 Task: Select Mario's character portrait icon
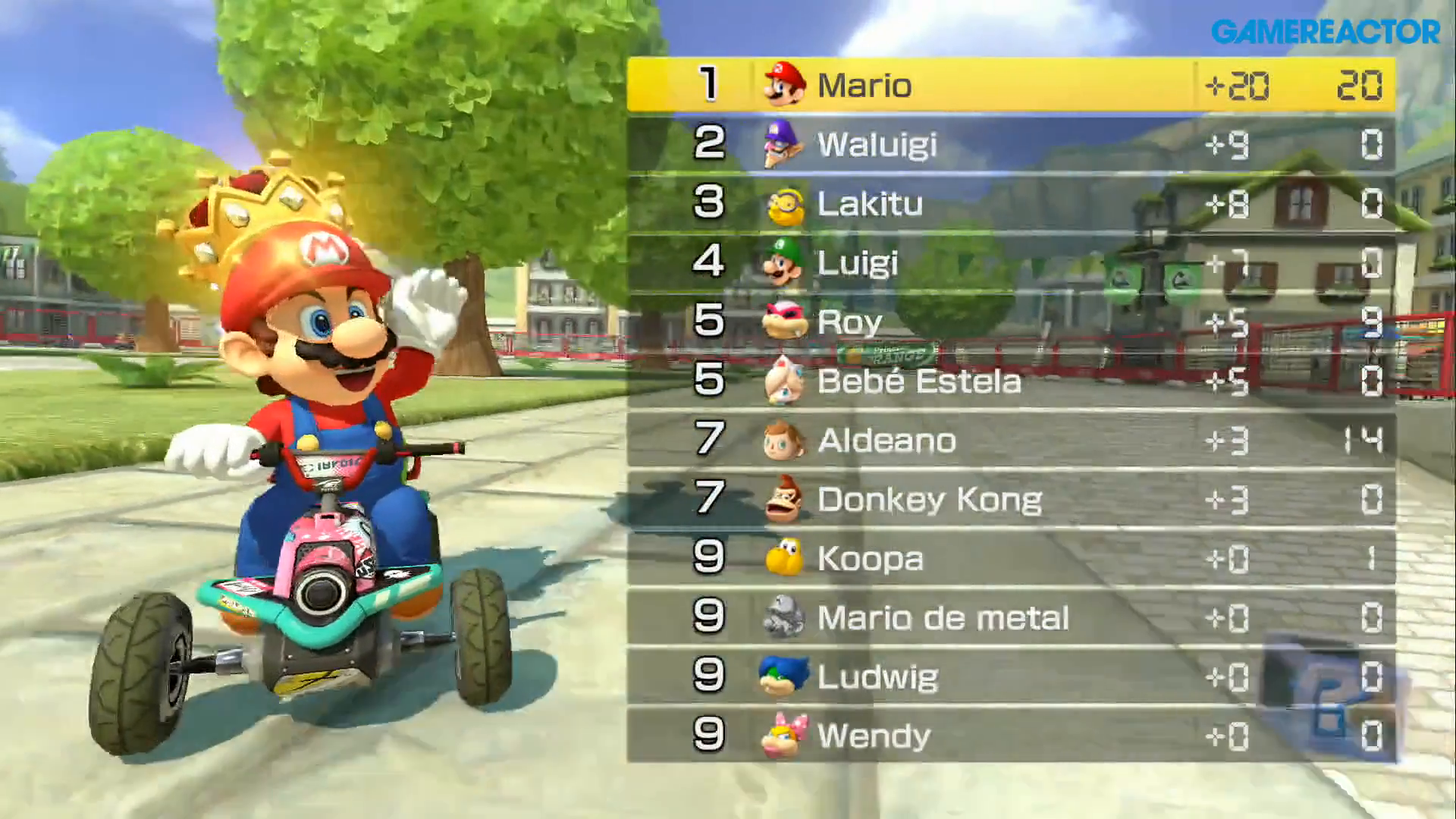coord(783,85)
